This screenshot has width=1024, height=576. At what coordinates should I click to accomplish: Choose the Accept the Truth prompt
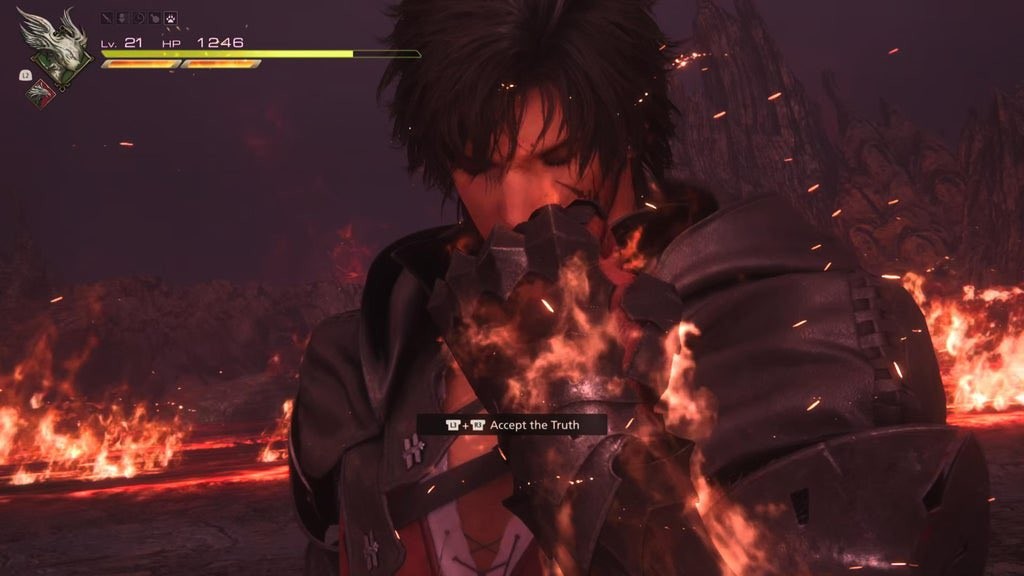pyautogui.click(x=512, y=425)
